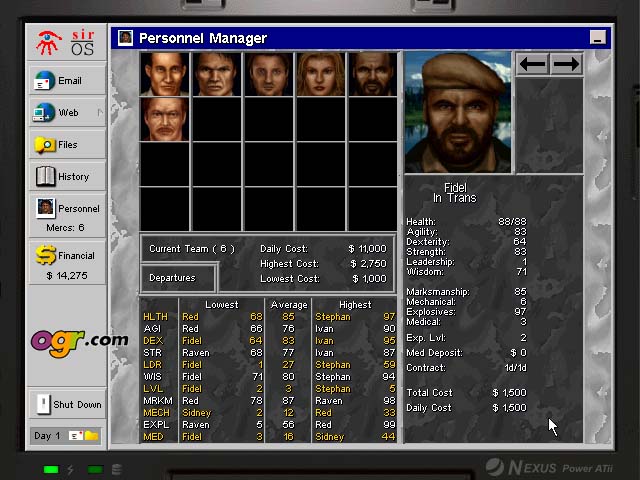The height and width of the screenshot is (480, 640).
Task: Open the Files section
Action: pos(67,145)
